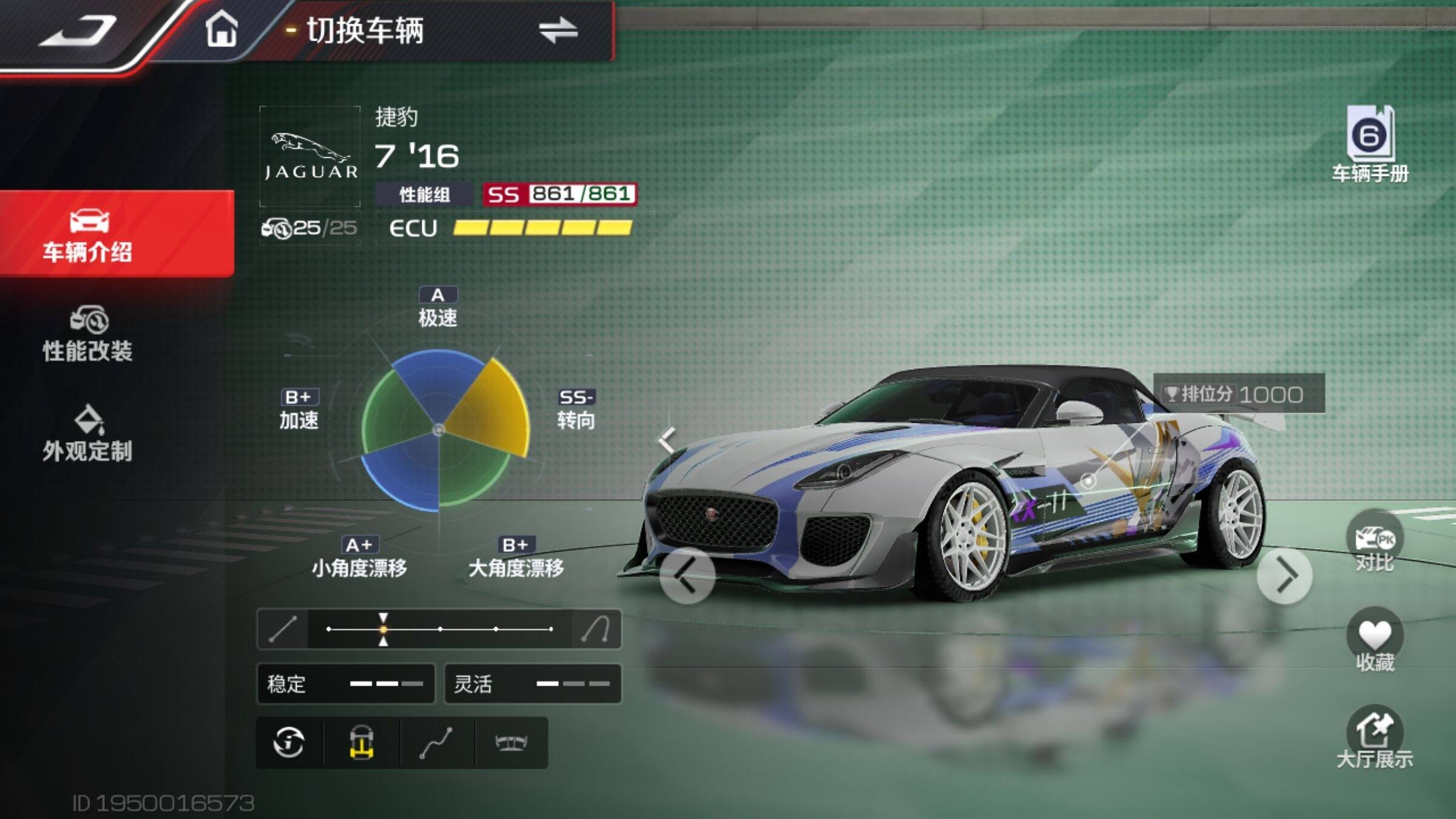This screenshot has height=819, width=1456.
Task: Return to the home screen
Action: (x=221, y=29)
